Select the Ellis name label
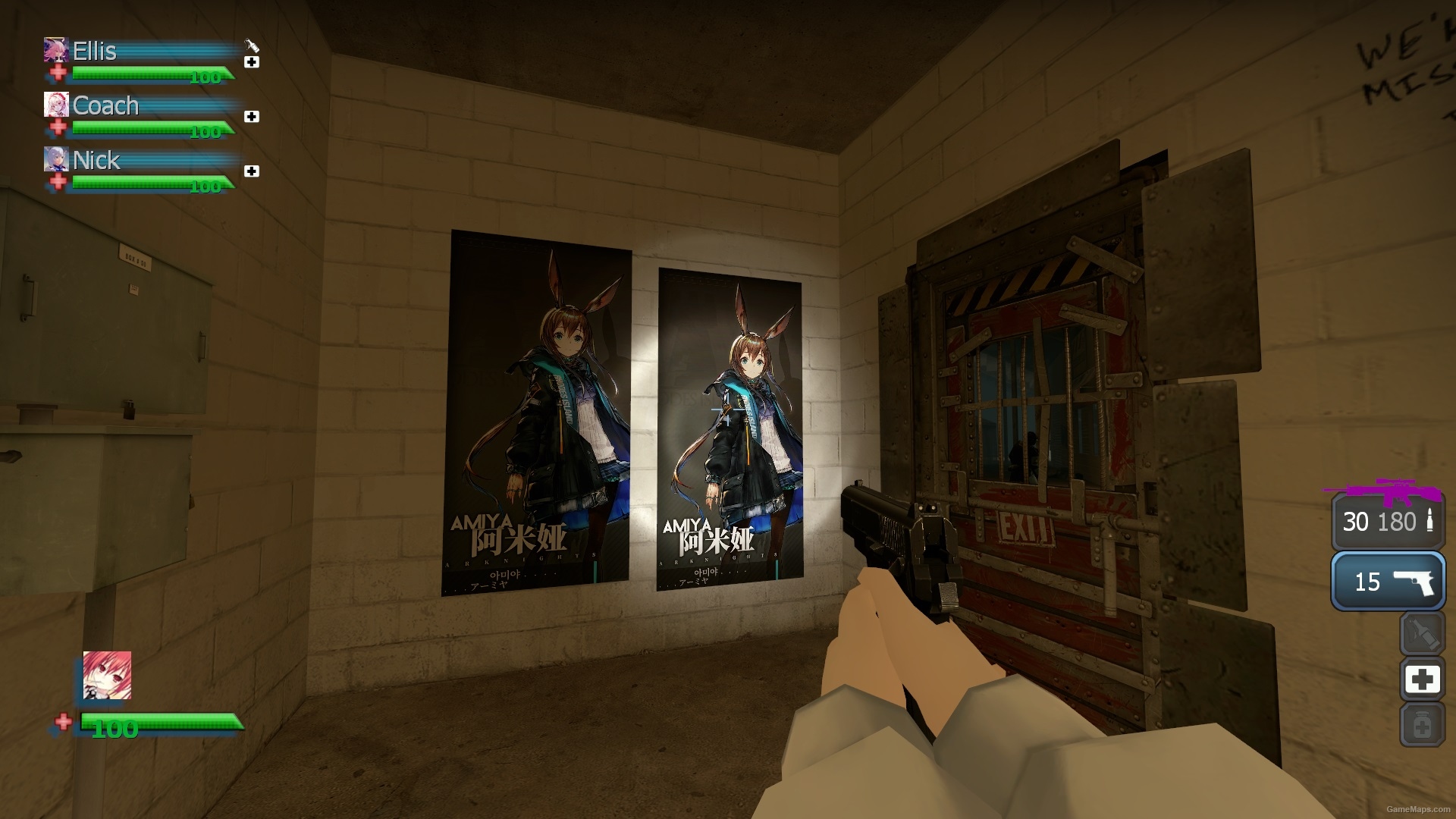This screenshot has height=819, width=1456. (x=94, y=52)
